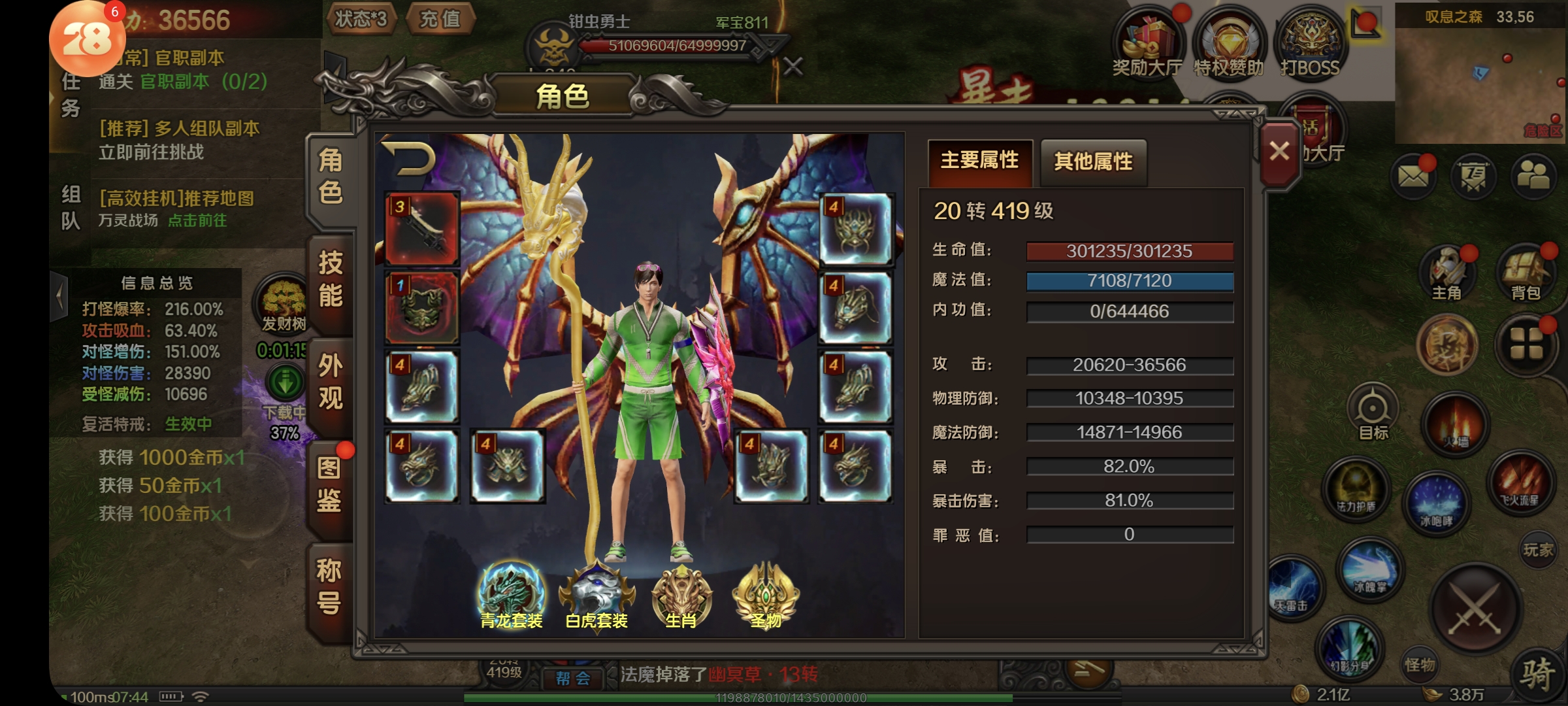Click the yellow back arrow
The image size is (1568, 706).
click(x=410, y=158)
